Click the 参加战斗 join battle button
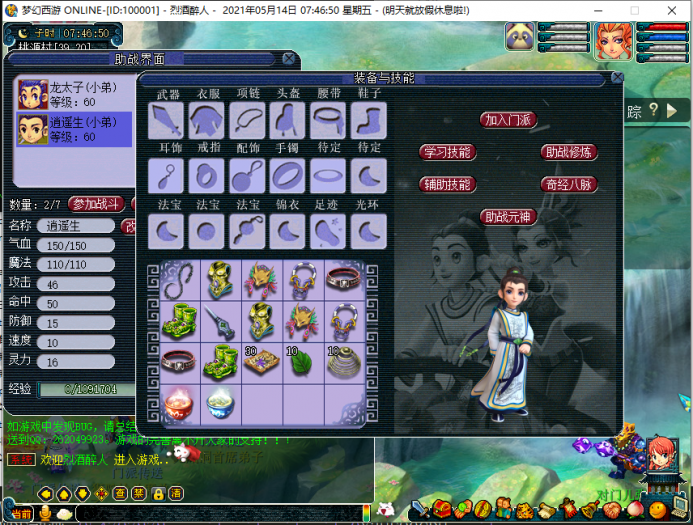Image resolution: width=693 pixels, height=525 pixels. pyautogui.click(x=96, y=204)
